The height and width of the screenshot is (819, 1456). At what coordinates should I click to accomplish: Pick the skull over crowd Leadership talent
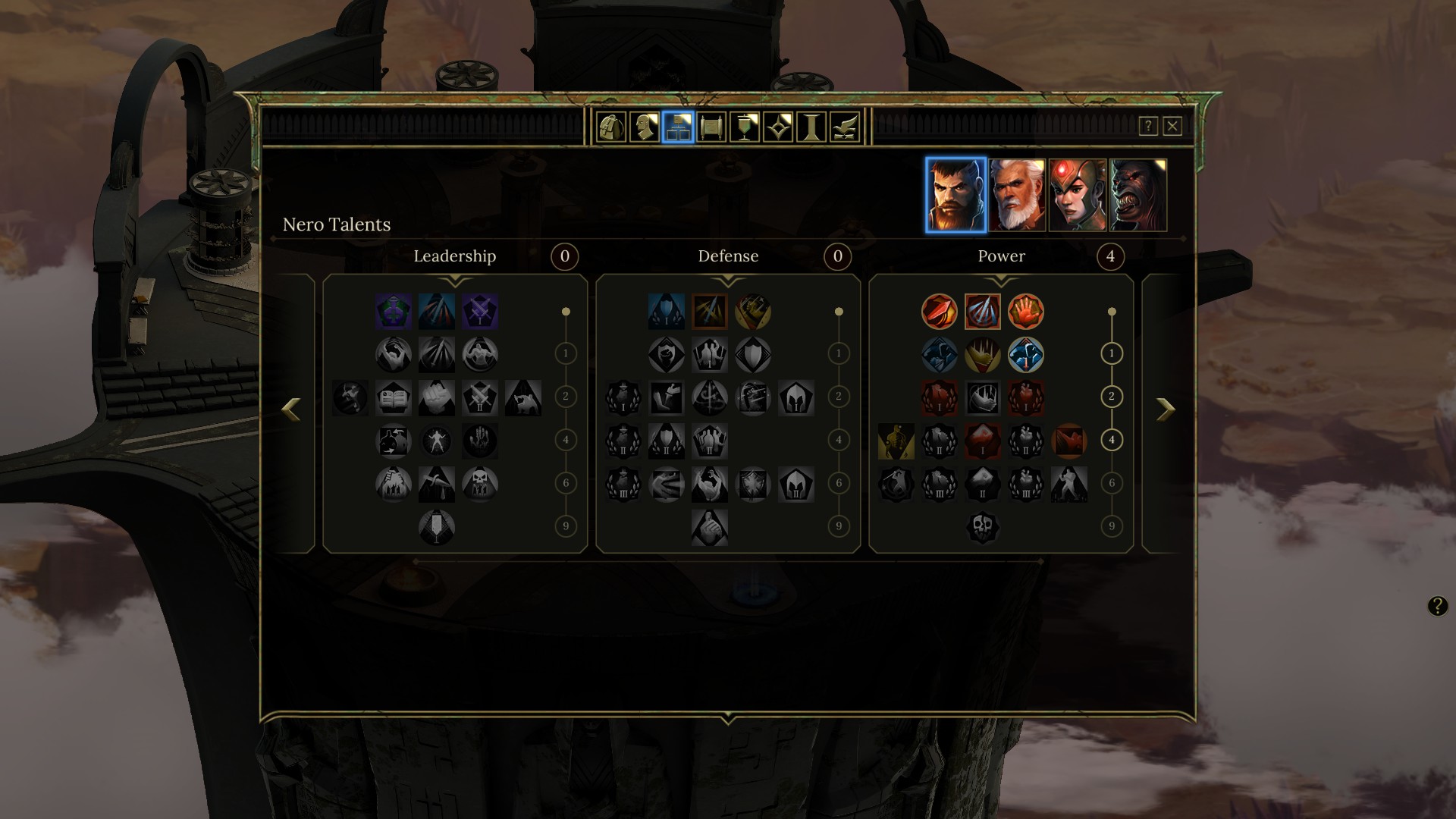tap(480, 484)
